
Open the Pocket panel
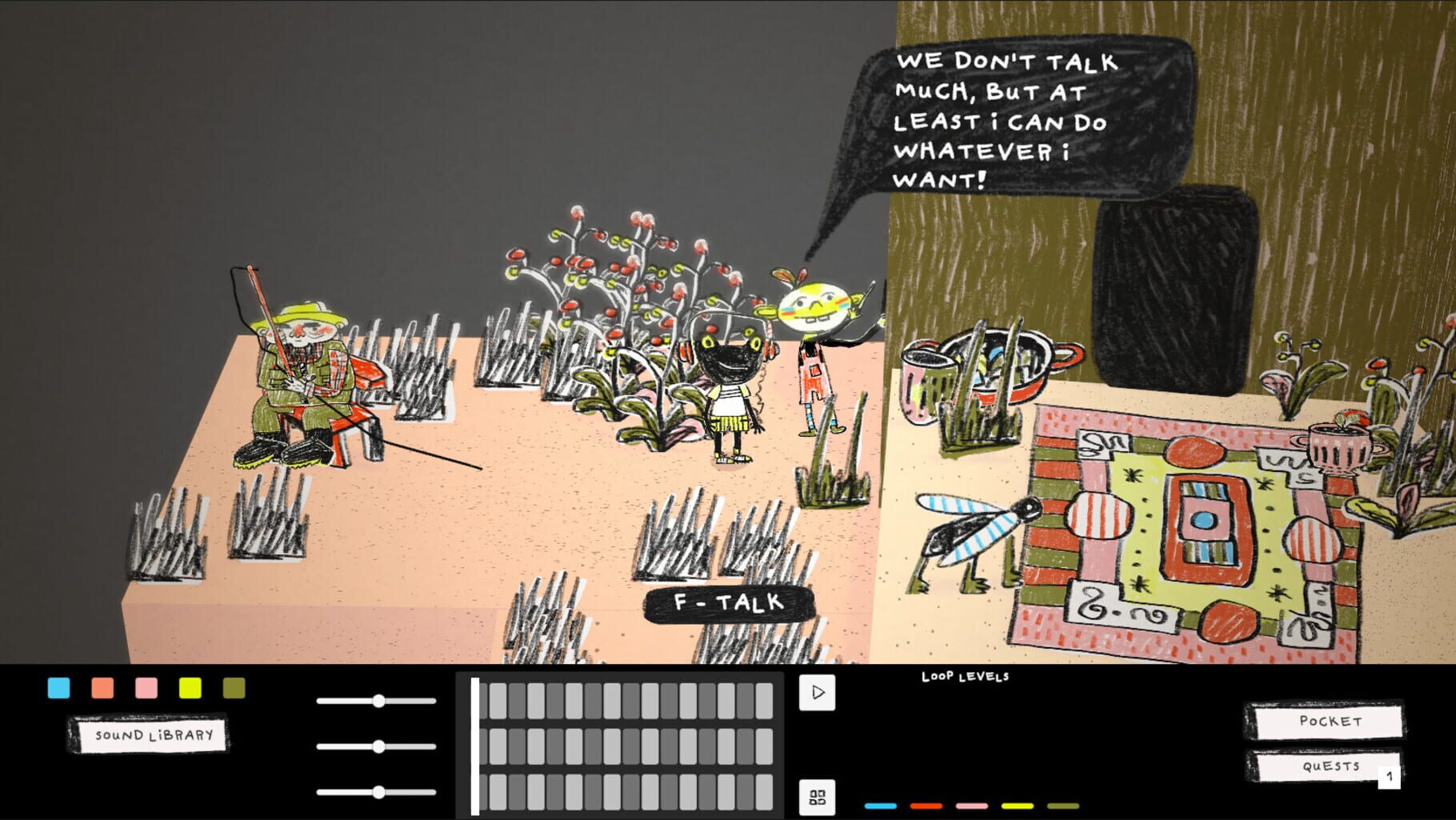pos(1328,719)
